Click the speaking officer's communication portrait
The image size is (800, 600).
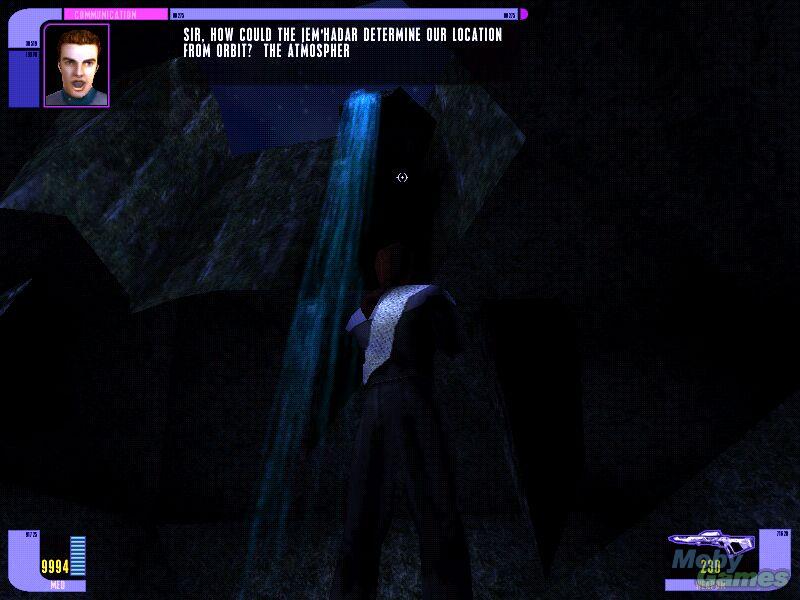76,65
